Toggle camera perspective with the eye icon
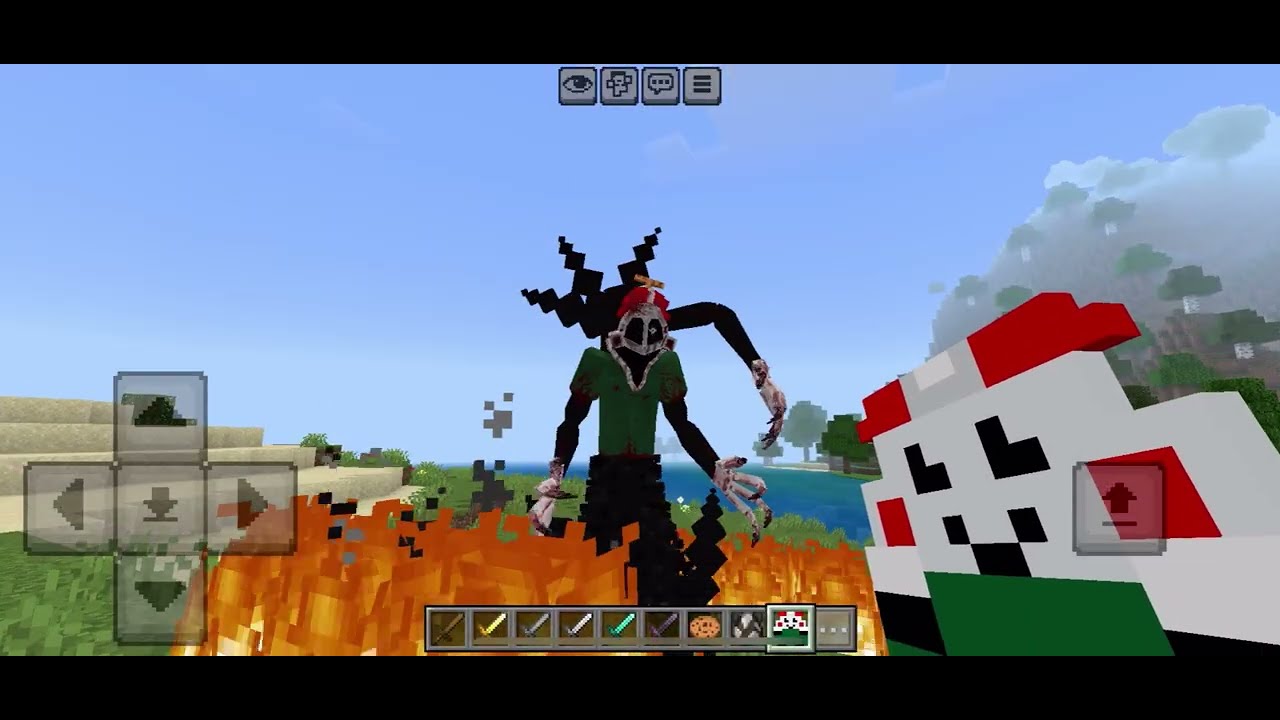The width and height of the screenshot is (1280, 720). coord(578,86)
